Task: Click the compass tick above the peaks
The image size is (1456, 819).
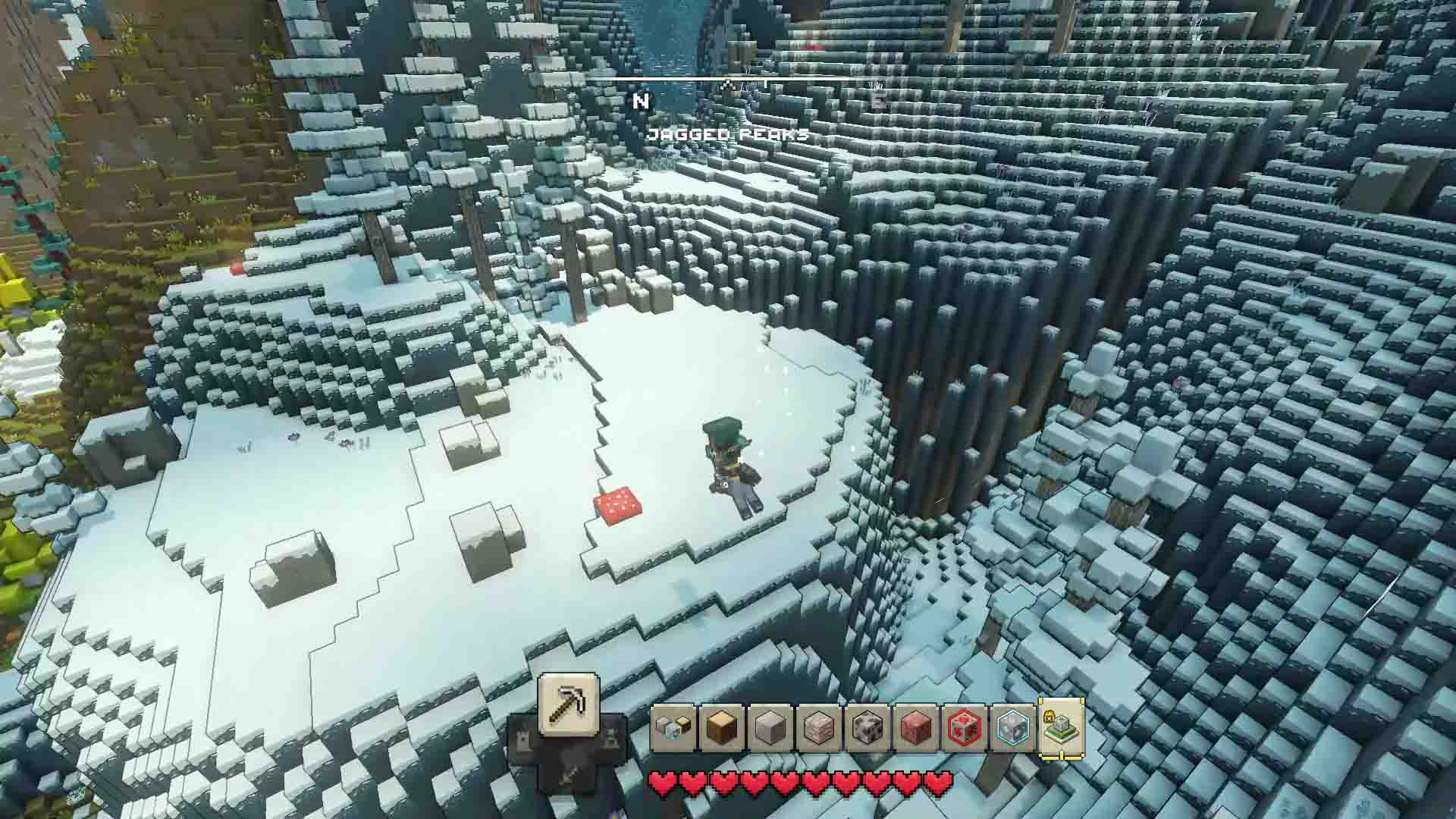Action: pyautogui.click(x=728, y=82)
